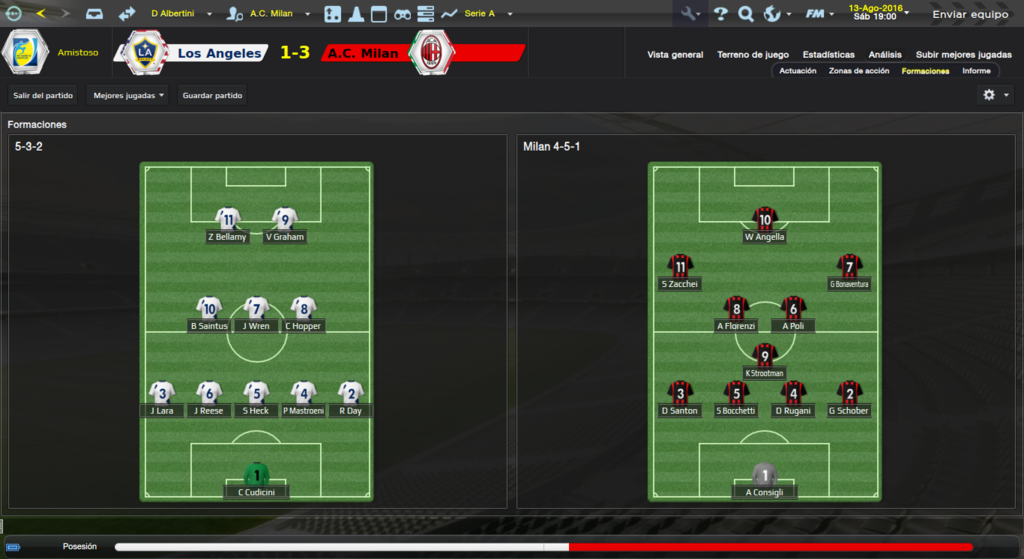Click the magnifying glass search icon
The width and height of the screenshot is (1024, 559).
tap(745, 14)
